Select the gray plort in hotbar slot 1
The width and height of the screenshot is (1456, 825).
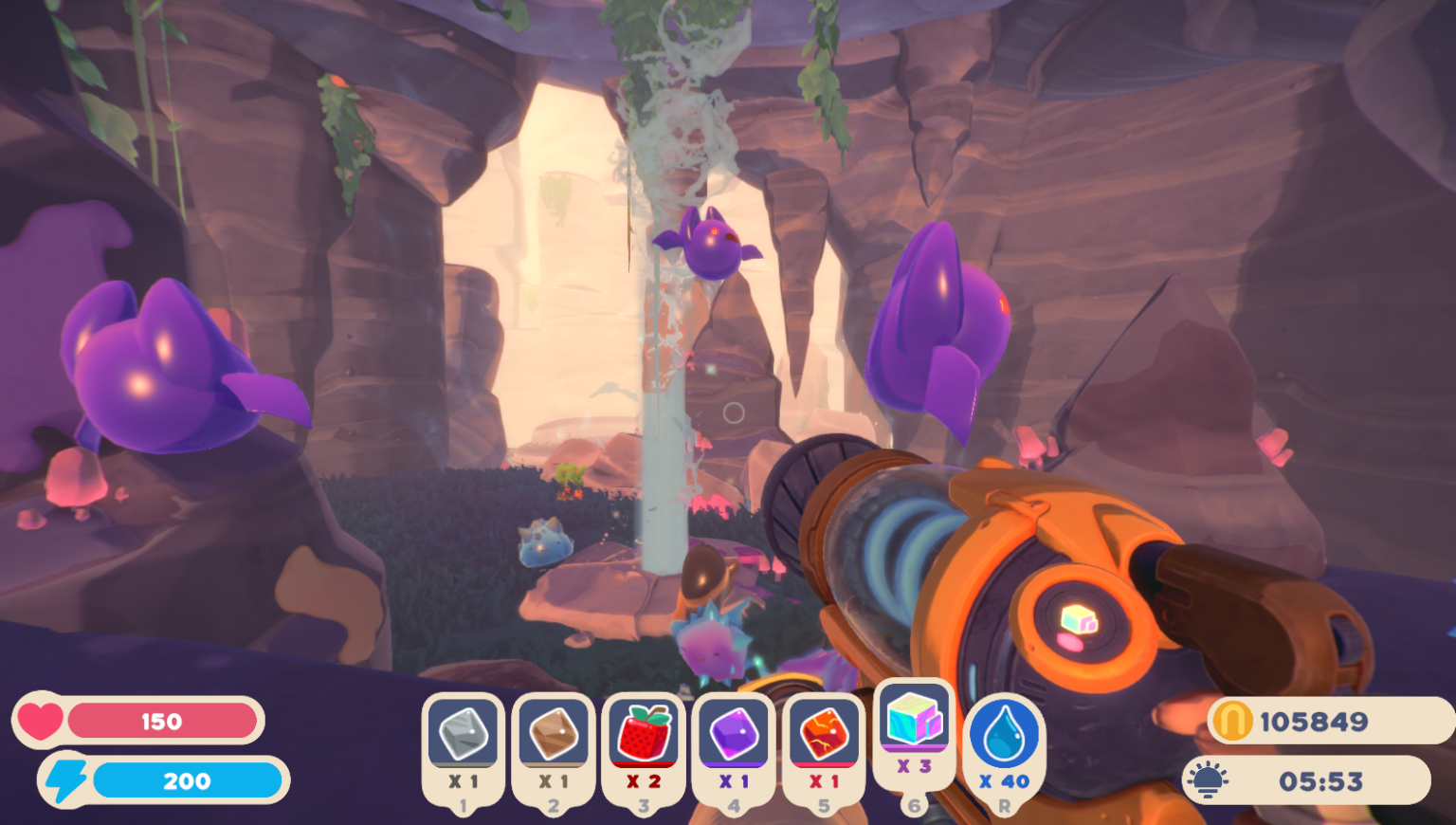(464, 735)
